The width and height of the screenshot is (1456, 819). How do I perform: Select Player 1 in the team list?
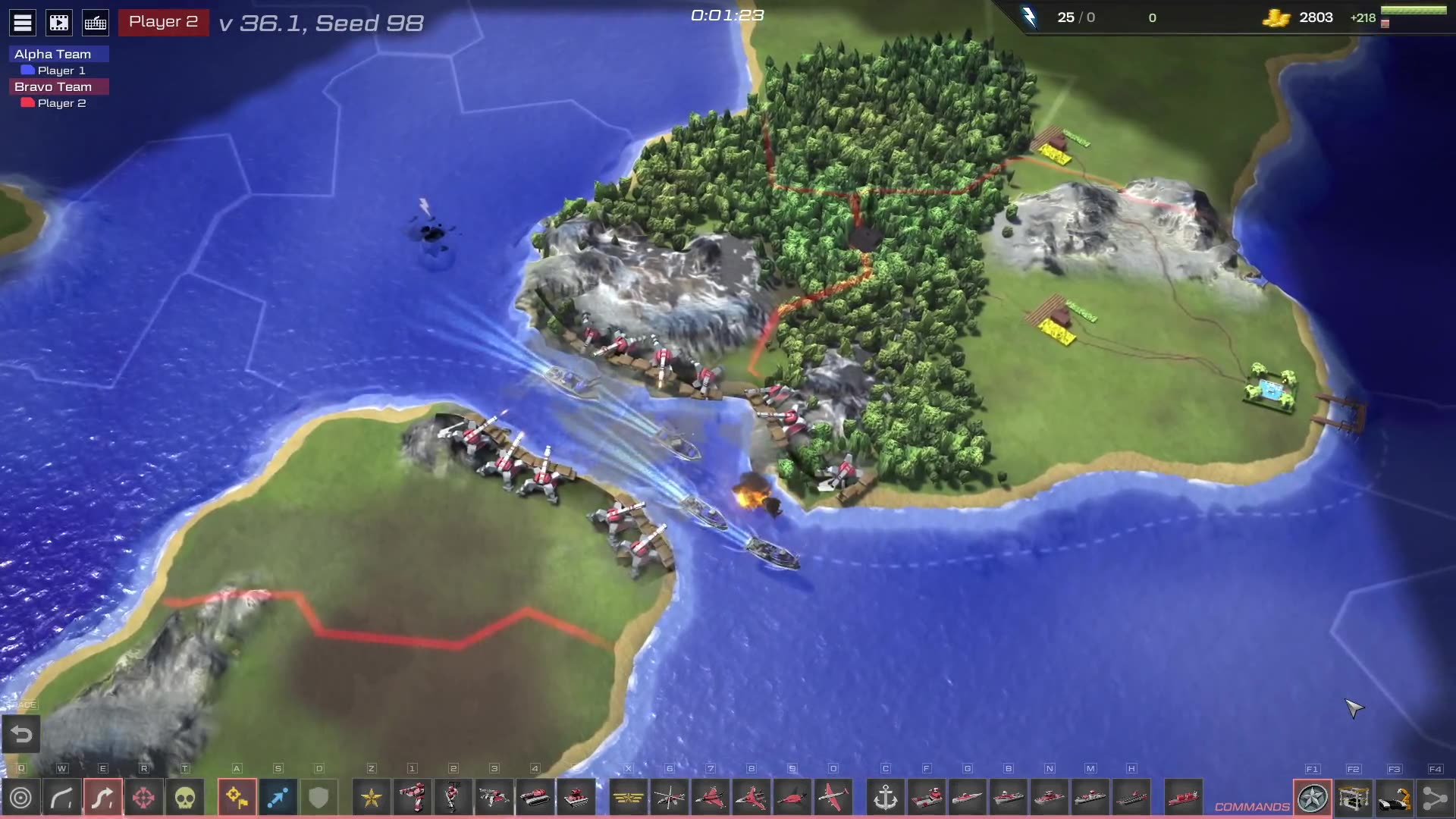tap(61, 71)
